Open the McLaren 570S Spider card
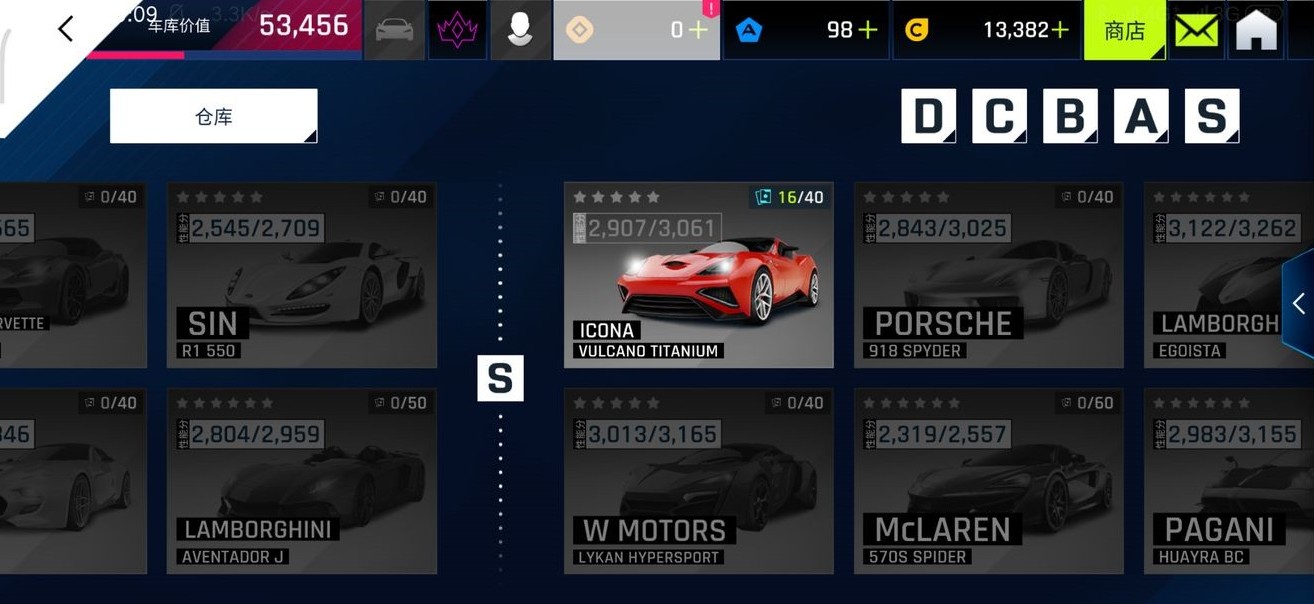Screen dimensions: 1314x604 click(988, 481)
